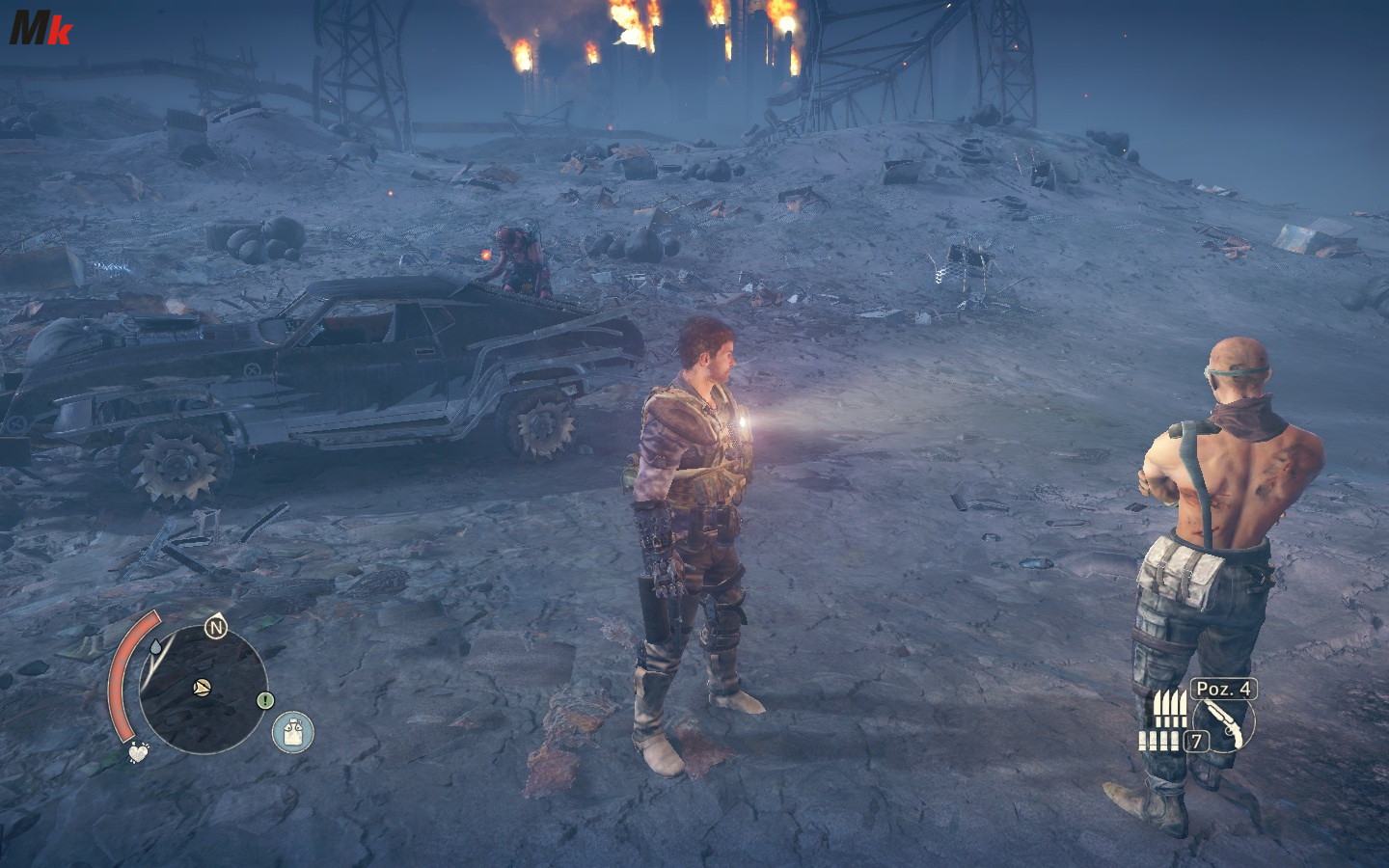1389x868 pixels.
Task: Click the north compass marker on the minimap
Action: point(215,630)
